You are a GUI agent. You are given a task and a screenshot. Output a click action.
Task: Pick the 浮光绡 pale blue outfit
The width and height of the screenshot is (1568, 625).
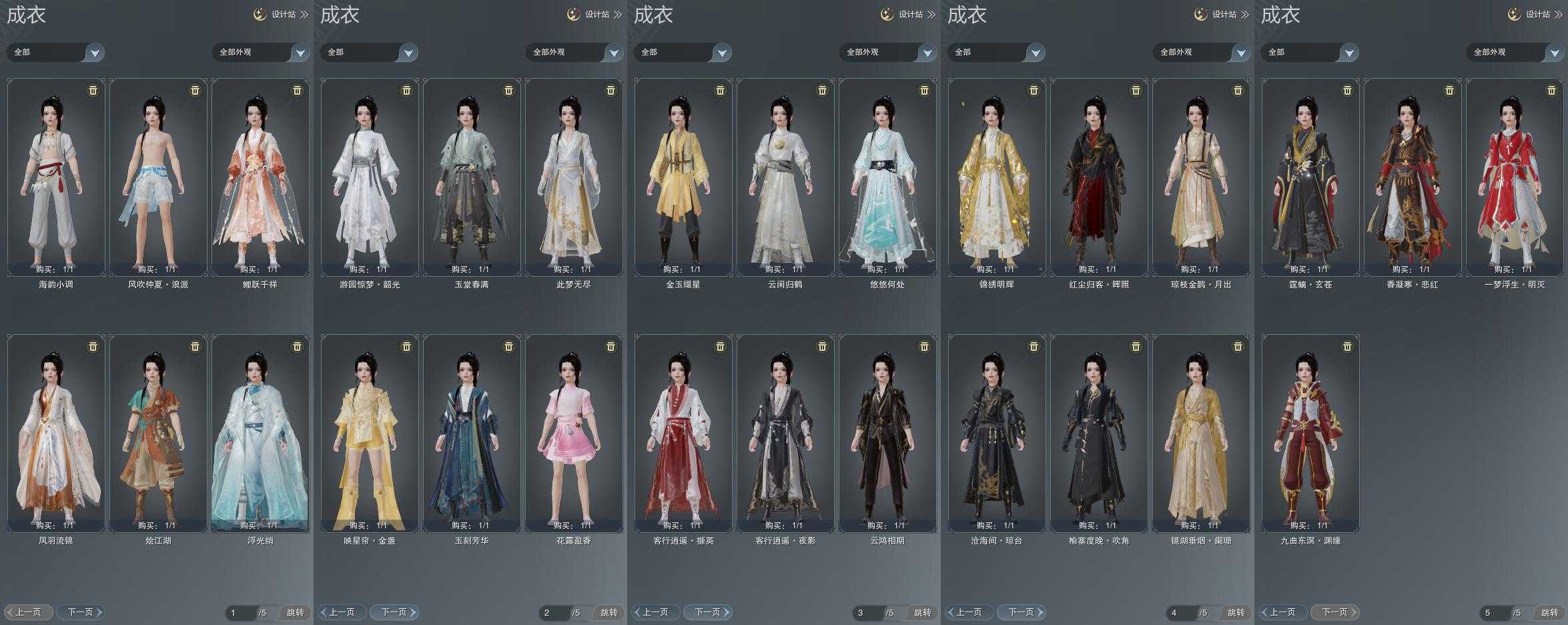coord(260,434)
